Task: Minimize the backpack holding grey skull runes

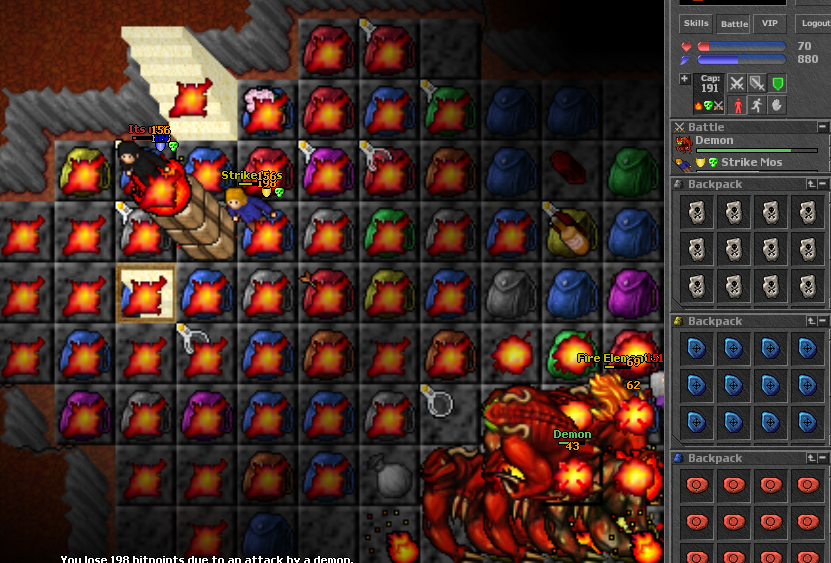Action: [822, 184]
